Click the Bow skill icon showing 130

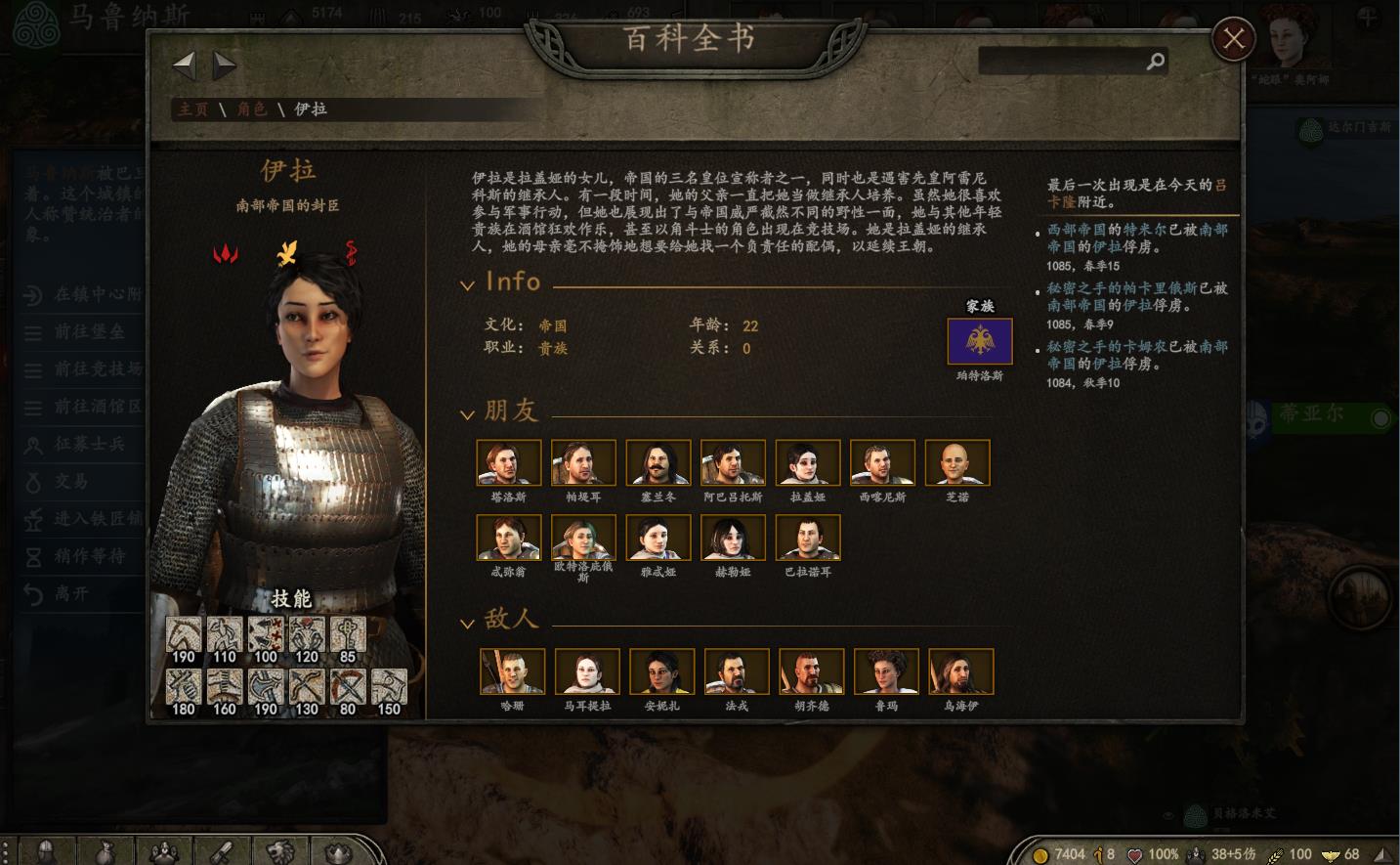point(306,686)
